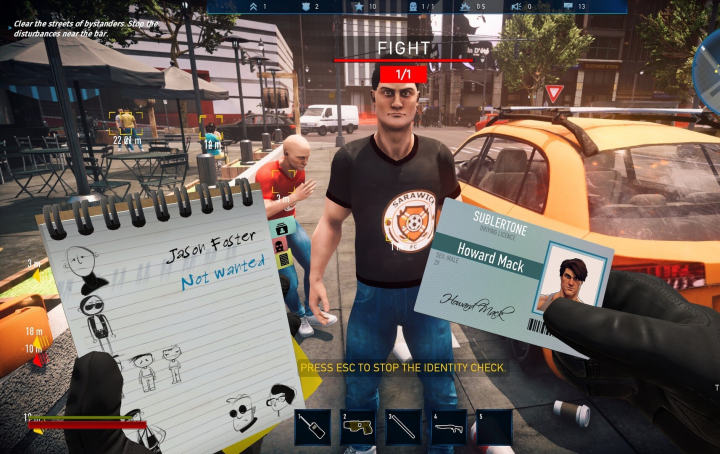This screenshot has height=454, width=720.
Task: Open the yellow notepad side tab
Action: (x=285, y=259)
